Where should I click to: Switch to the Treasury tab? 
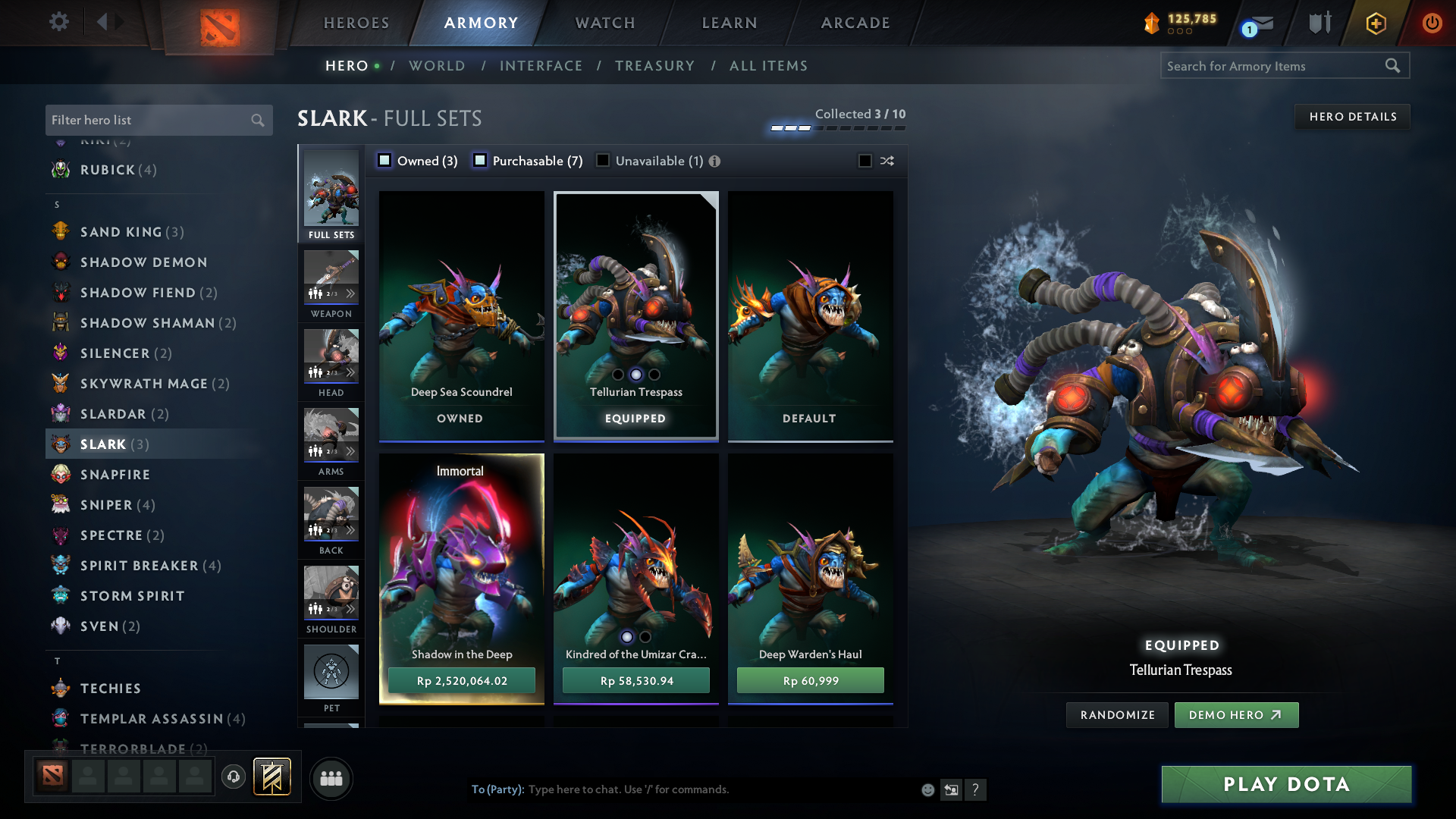(655, 66)
